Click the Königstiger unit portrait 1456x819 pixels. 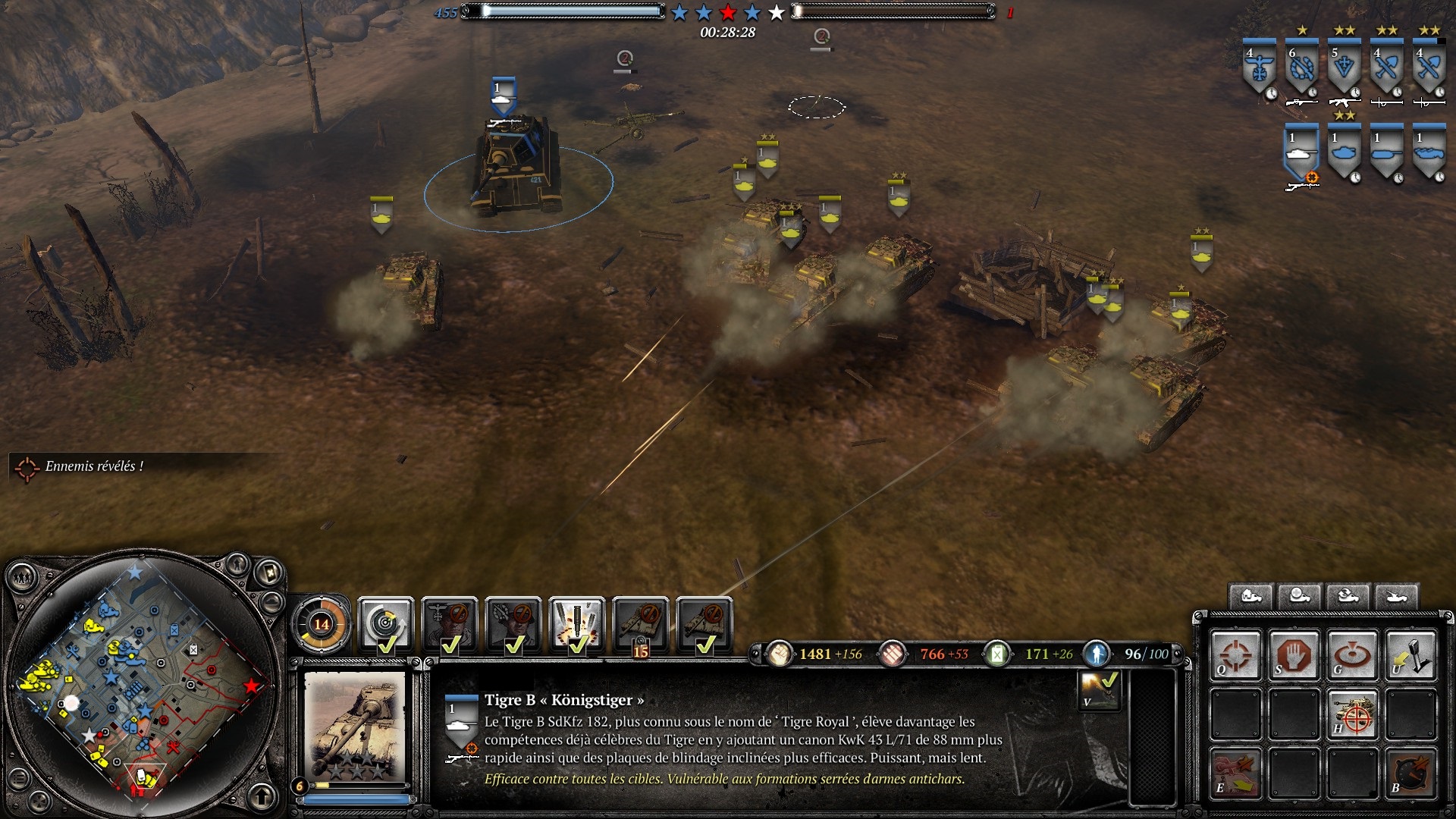point(356,727)
